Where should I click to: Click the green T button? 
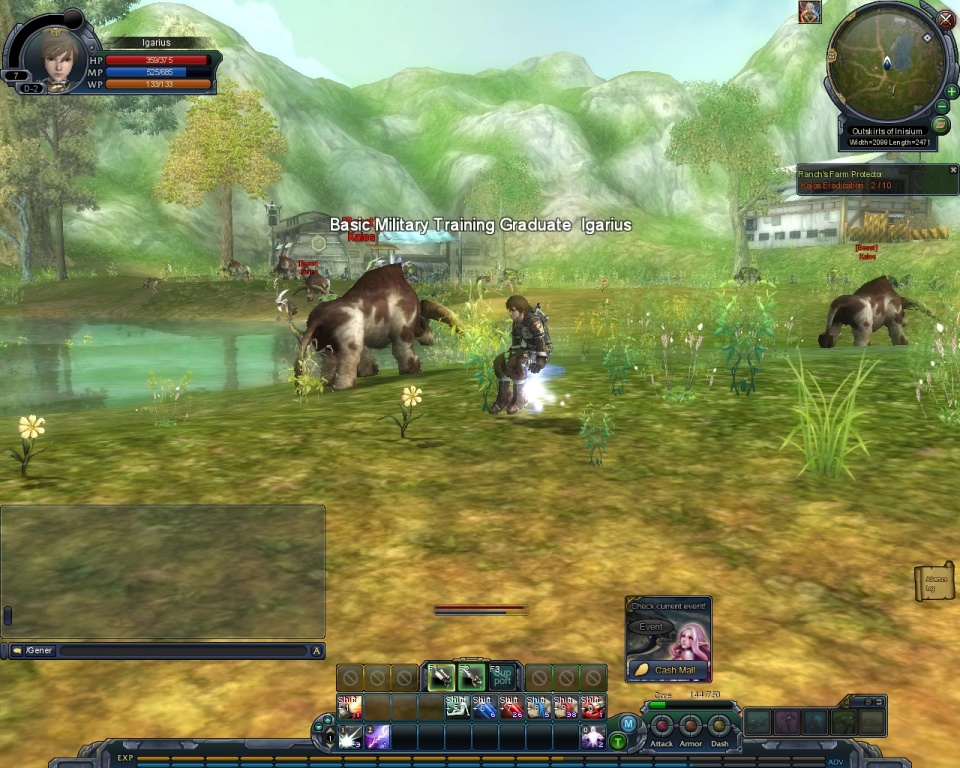click(x=618, y=741)
